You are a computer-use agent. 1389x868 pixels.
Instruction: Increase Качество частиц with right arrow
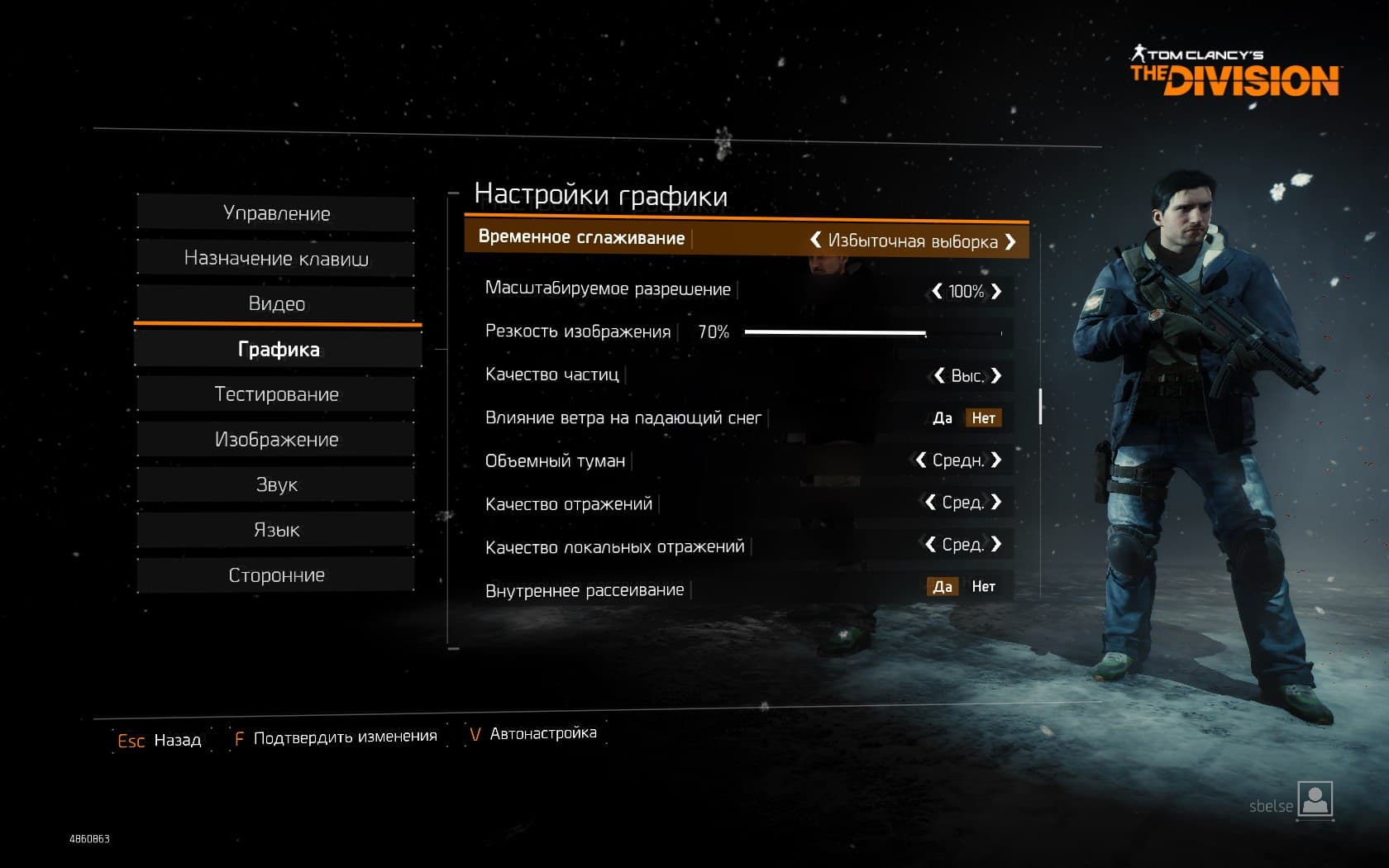(x=996, y=375)
